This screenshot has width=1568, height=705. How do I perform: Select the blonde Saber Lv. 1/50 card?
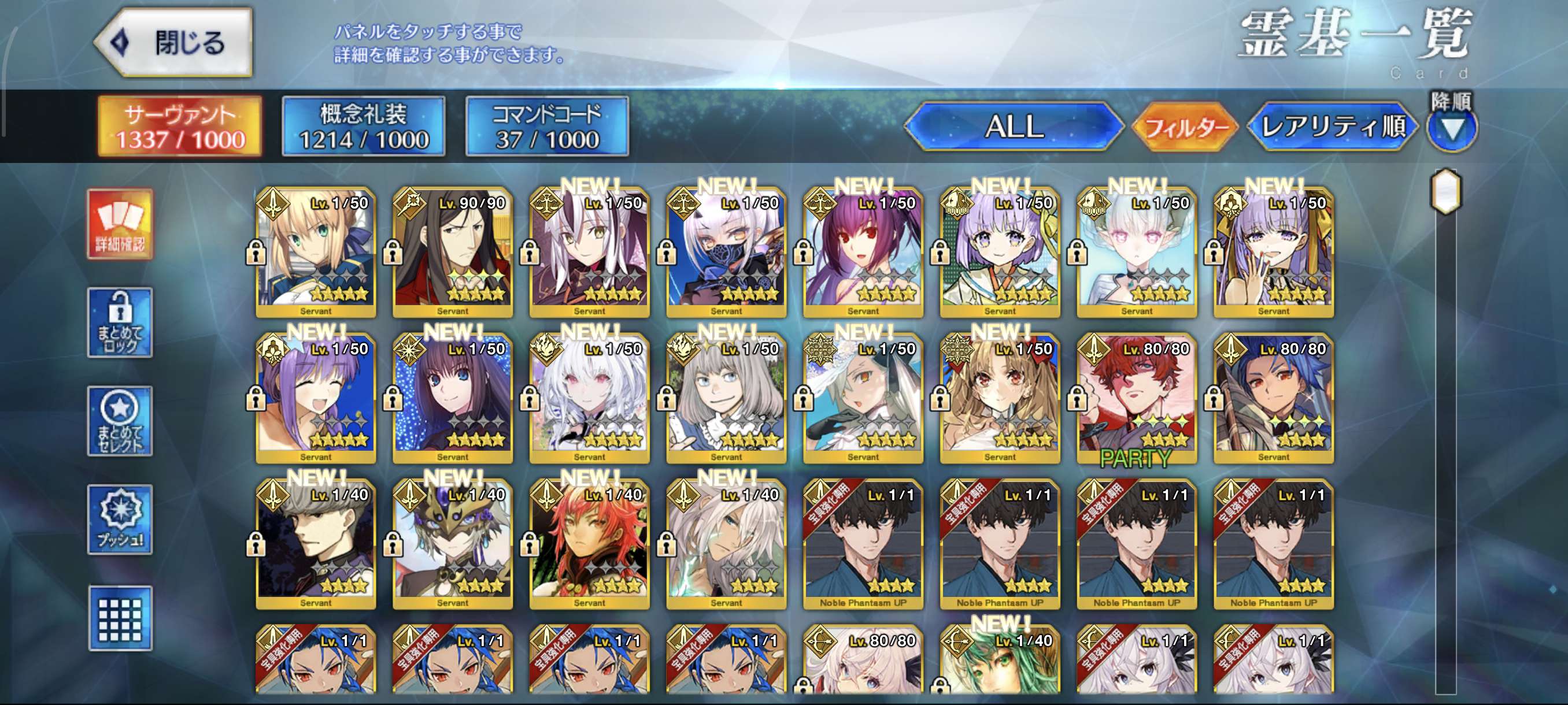315,253
